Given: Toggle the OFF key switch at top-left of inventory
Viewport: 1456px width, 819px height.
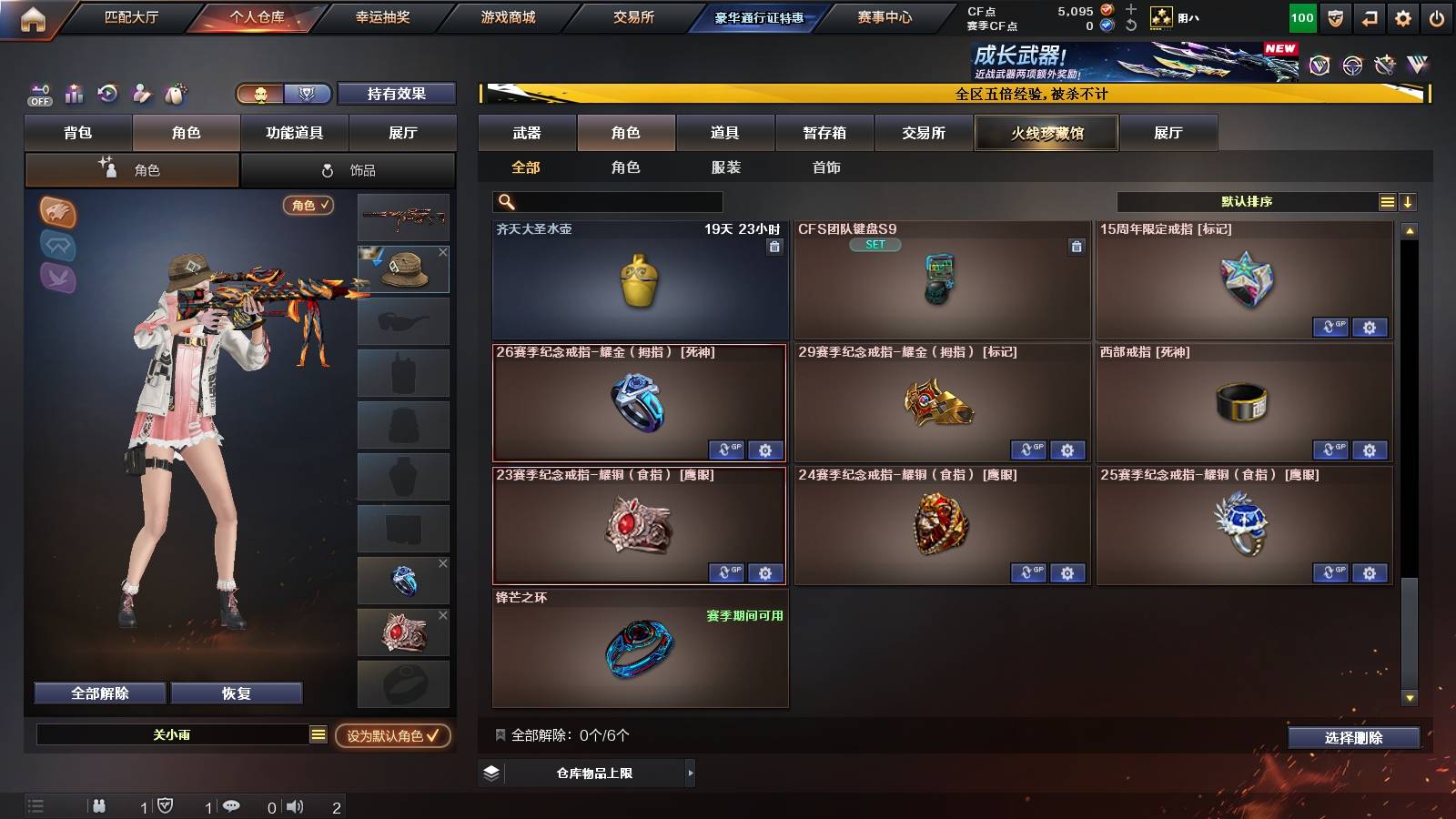Looking at the screenshot, I should tap(38, 94).
